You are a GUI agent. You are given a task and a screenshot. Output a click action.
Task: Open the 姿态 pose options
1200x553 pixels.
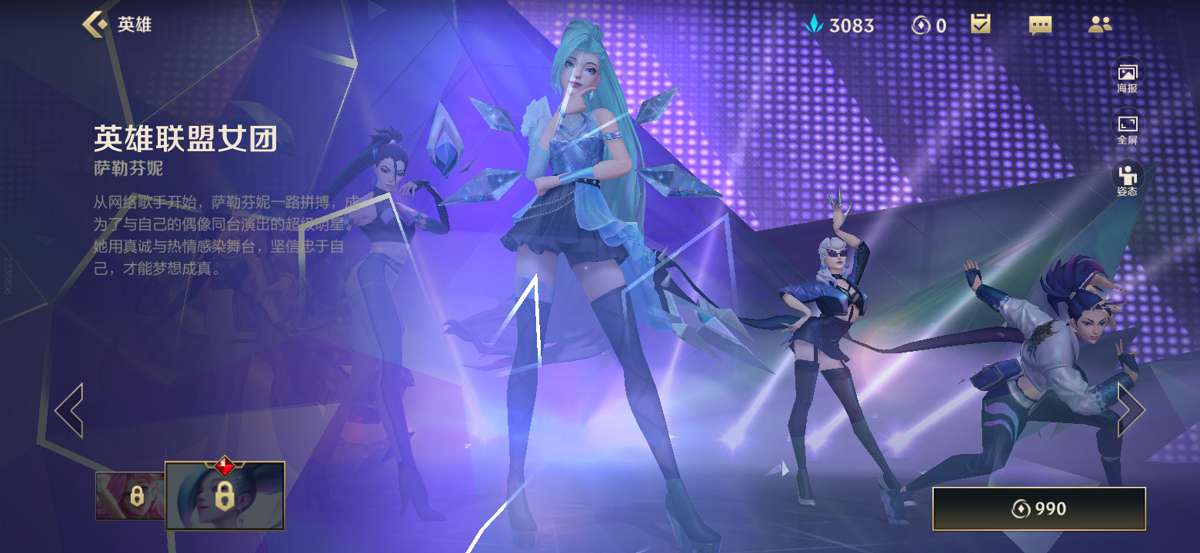(x=1127, y=179)
